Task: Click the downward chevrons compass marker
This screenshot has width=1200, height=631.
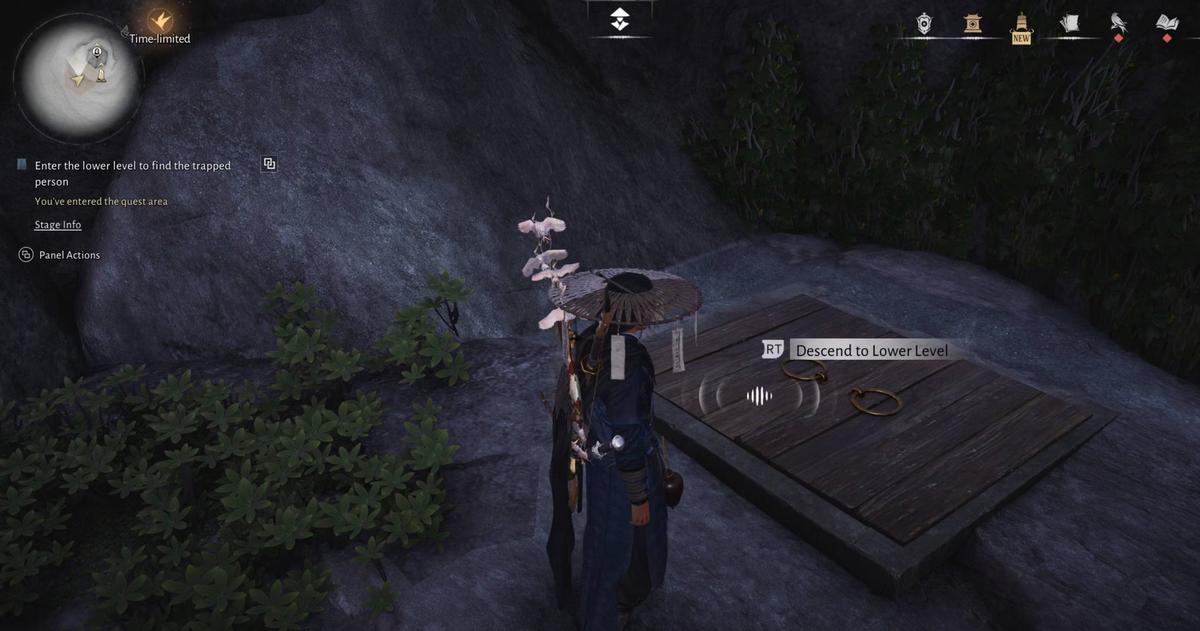Action: click(x=620, y=19)
